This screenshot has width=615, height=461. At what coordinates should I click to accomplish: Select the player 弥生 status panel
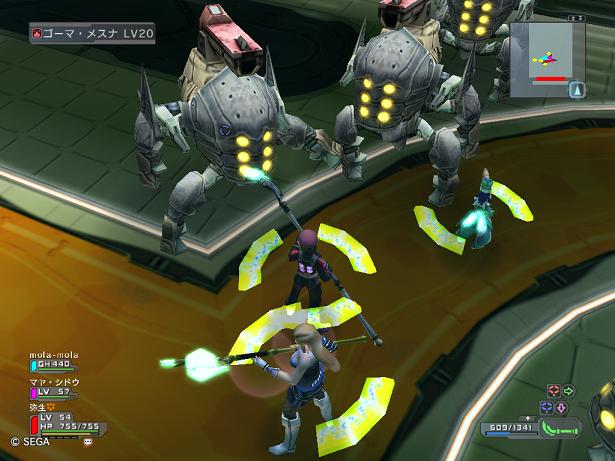pyautogui.click(x=60, y=422)
